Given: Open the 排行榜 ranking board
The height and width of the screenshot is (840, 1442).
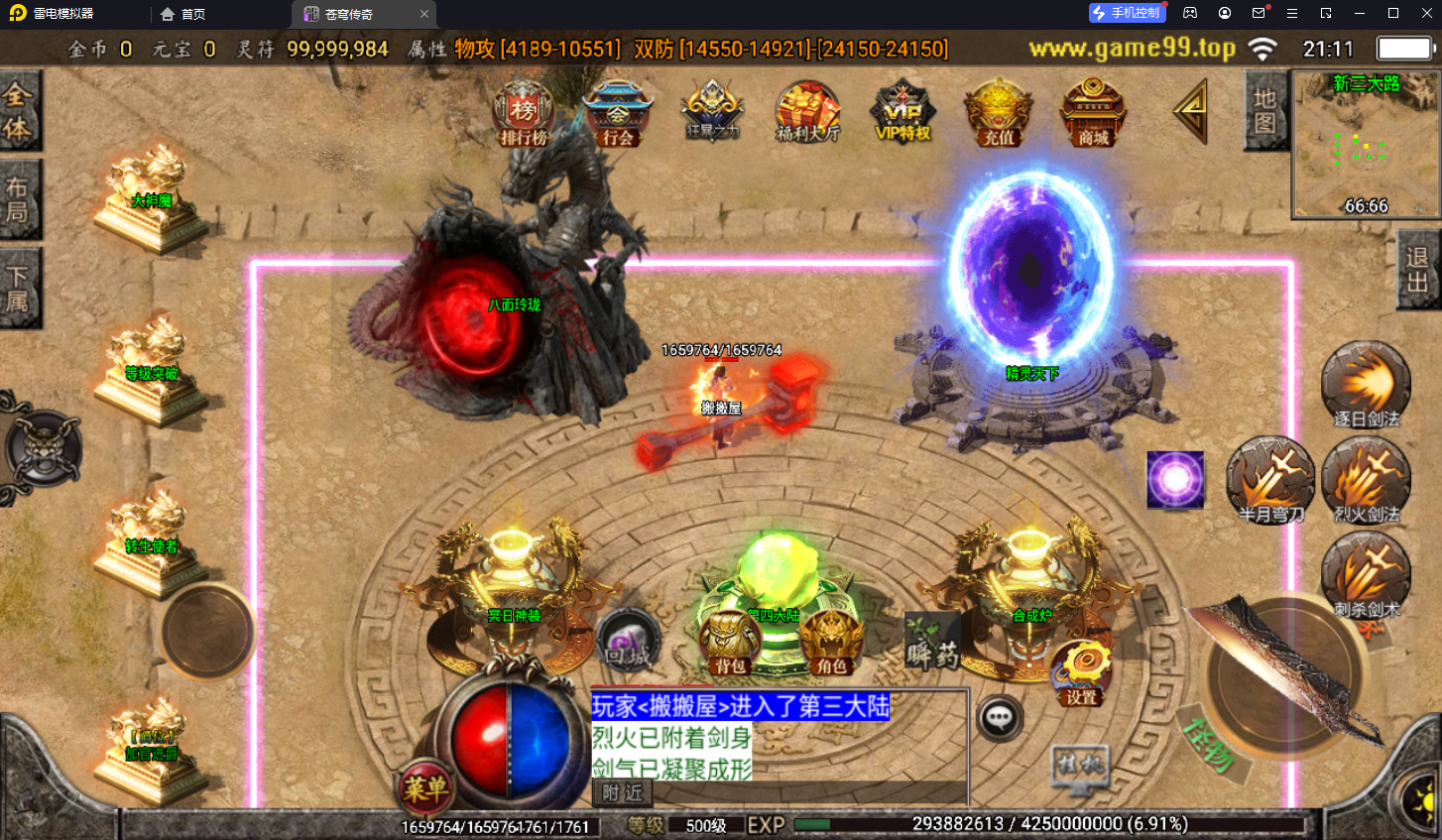Looking at the screenshot, I should (x=524, y=114).
